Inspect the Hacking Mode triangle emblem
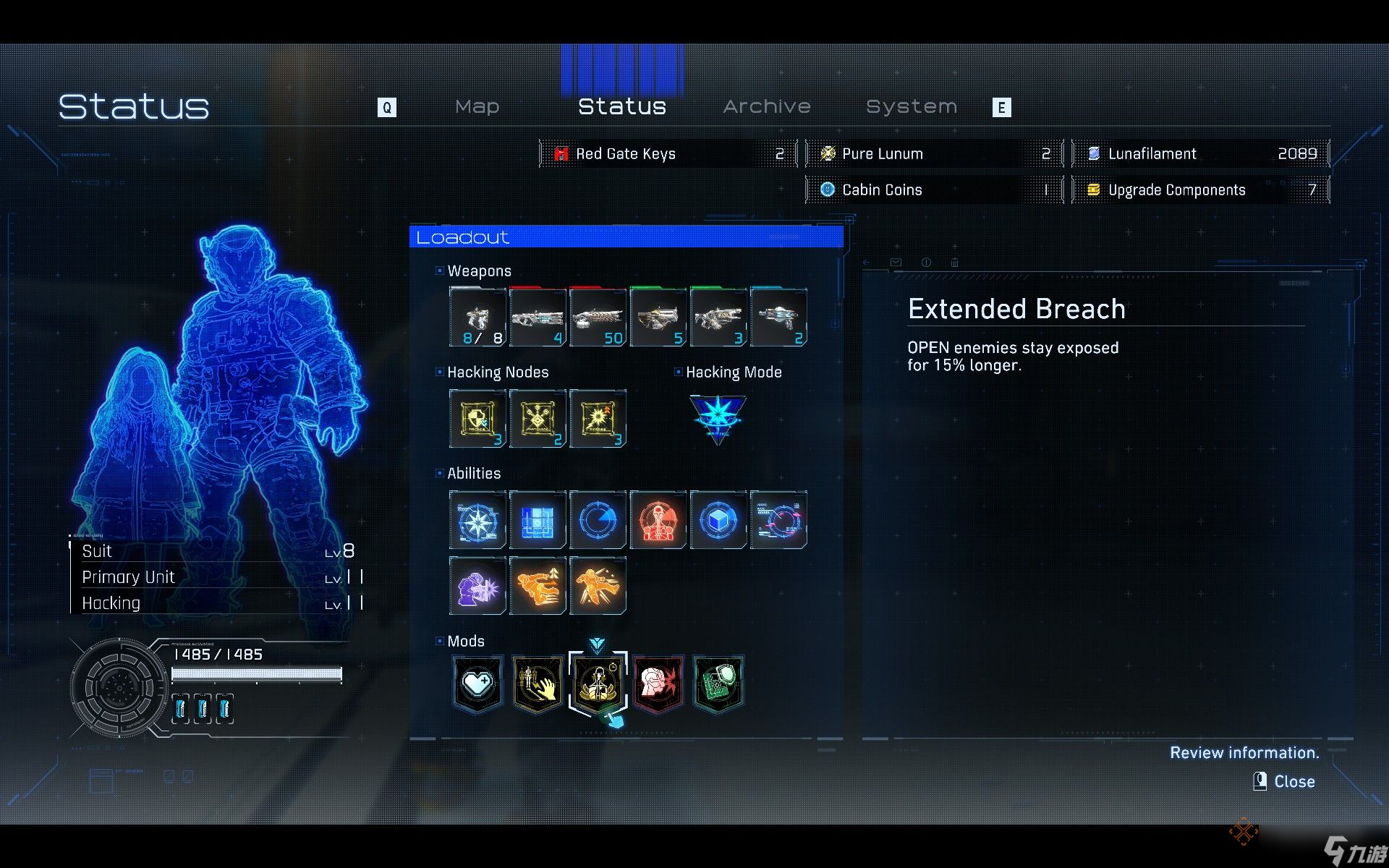Image resolution: width=1389 pixels, height=868 pixels. 718,418
